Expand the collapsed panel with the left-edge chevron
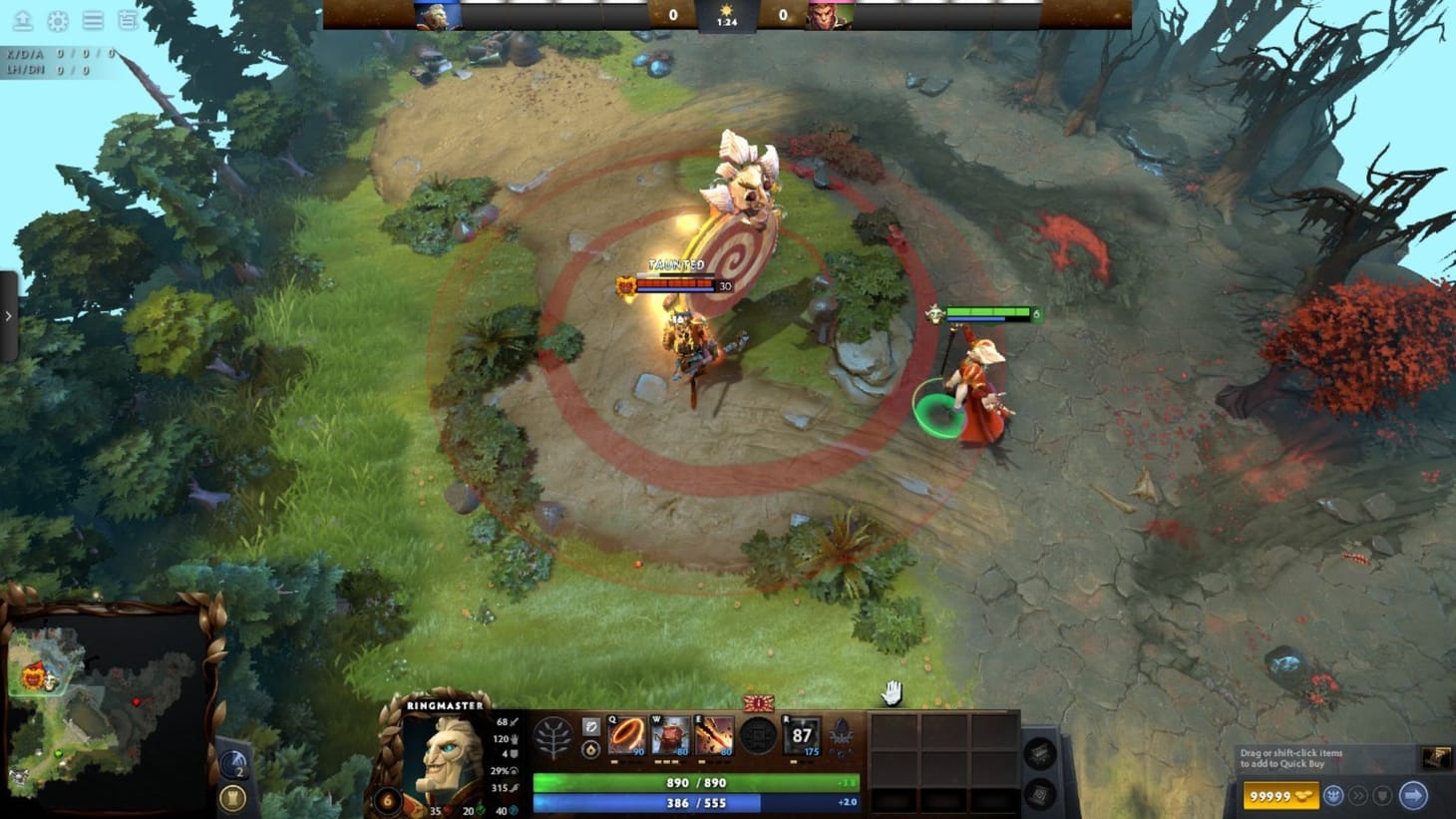1456x819 pixels. click(10, 315)
